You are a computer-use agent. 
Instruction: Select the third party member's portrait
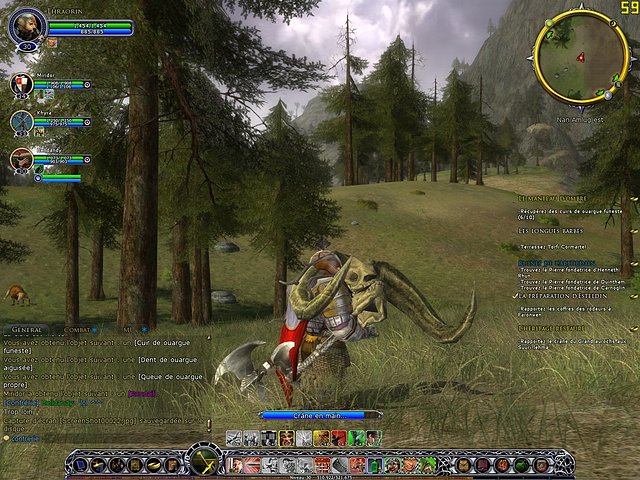tap(22, 157)
